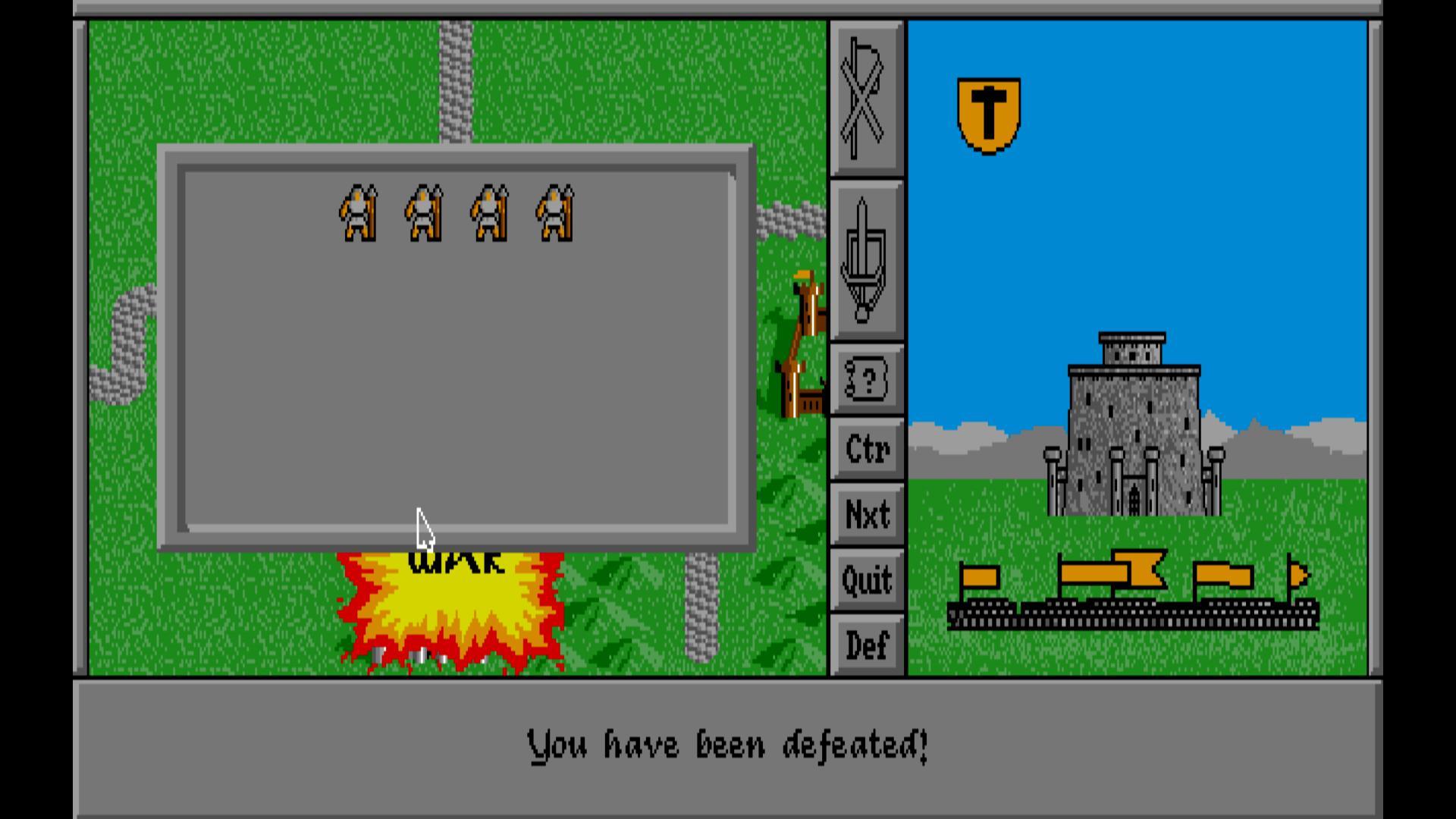This screenshot has height=819, width=1456.
Task: Click the 'You have been defeated!' message bar
Action: click(726, 745)
